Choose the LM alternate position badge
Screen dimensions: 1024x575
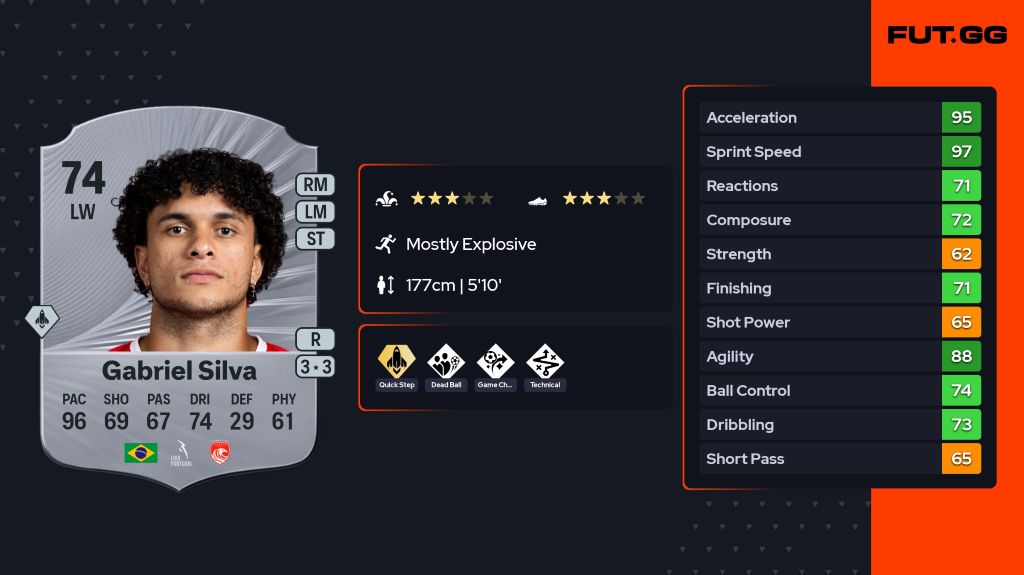315,212
